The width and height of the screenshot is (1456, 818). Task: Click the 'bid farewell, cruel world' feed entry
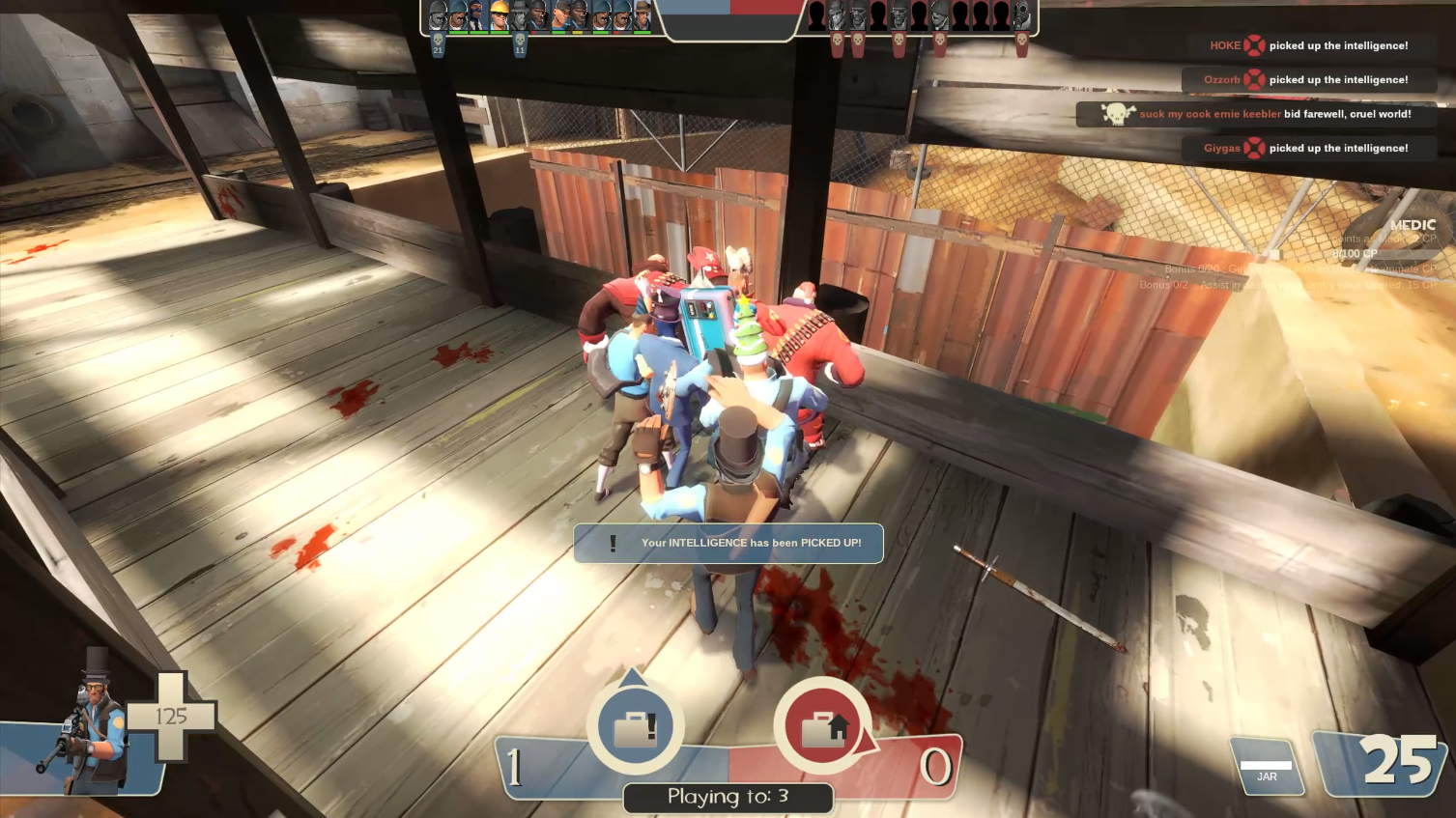coord(1256,114)
